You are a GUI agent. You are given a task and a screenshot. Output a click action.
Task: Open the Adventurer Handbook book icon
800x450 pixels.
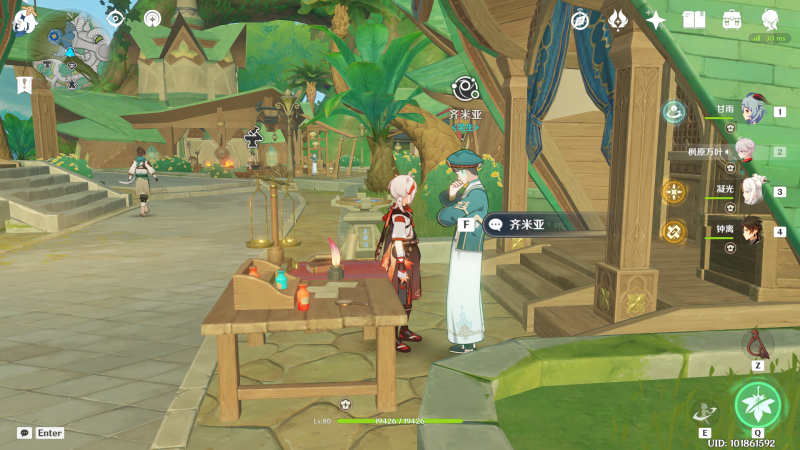click(694, 20)
